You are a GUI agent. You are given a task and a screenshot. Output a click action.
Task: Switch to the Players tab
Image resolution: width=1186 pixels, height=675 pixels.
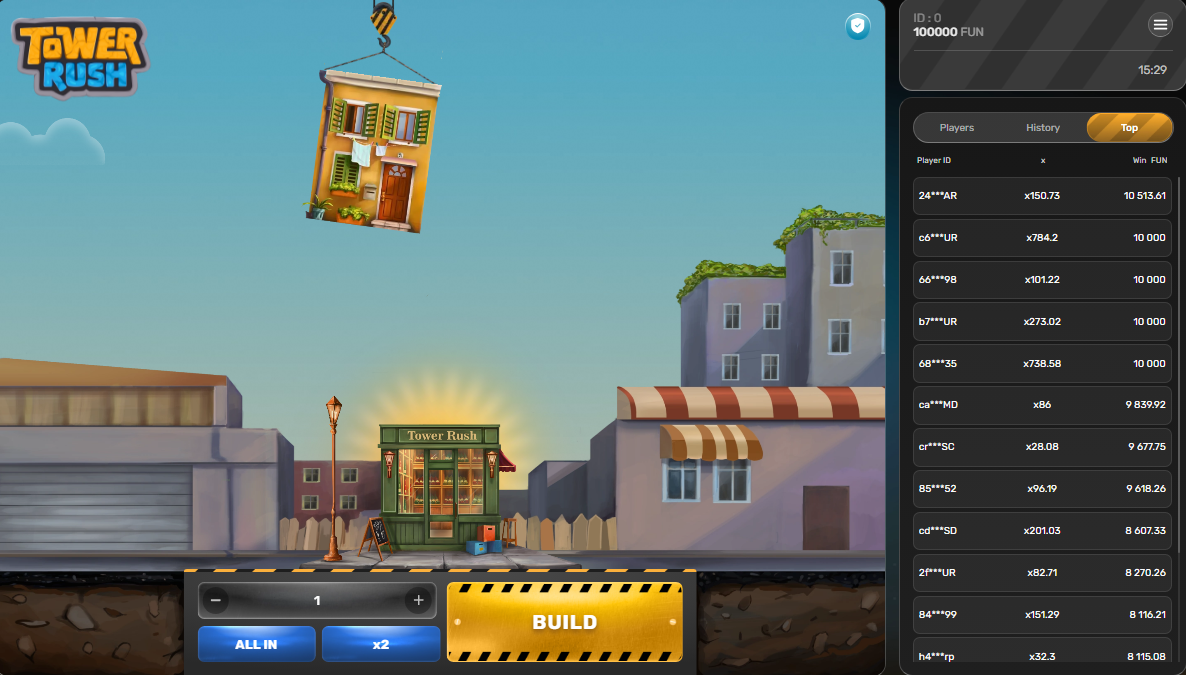(x=957, y=128)
